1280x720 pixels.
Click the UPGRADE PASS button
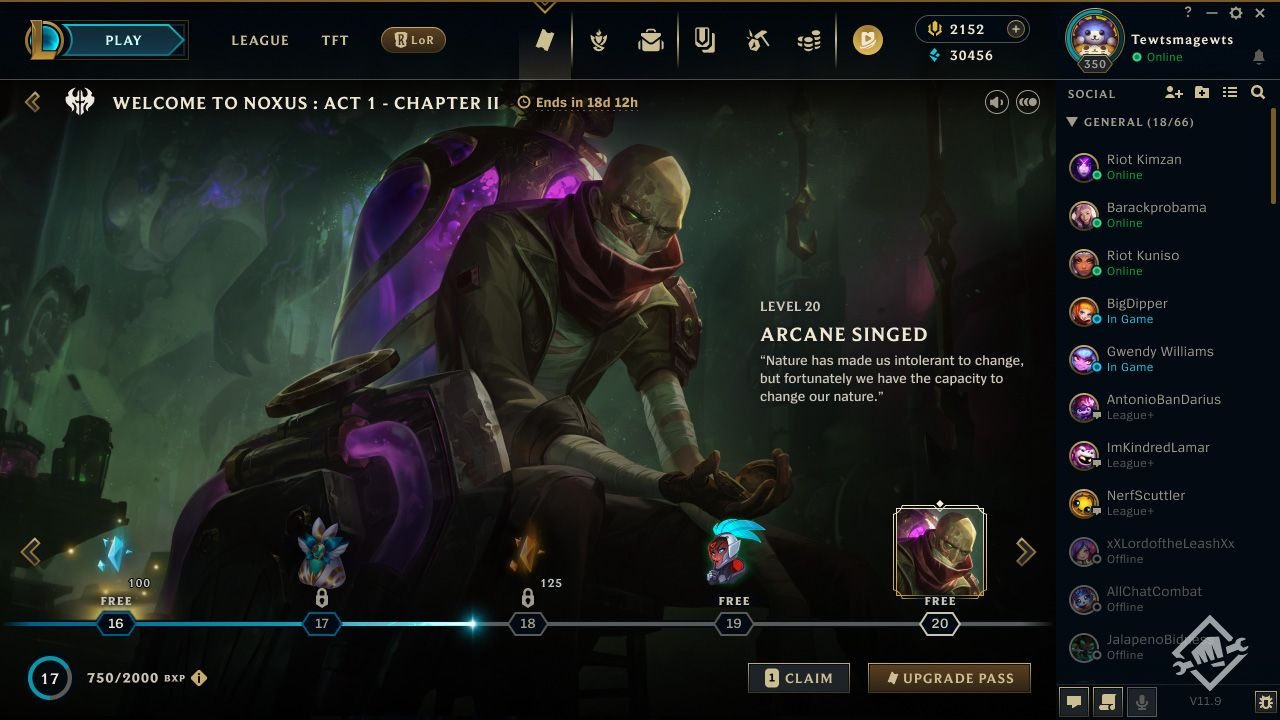[x=948, y=677]
